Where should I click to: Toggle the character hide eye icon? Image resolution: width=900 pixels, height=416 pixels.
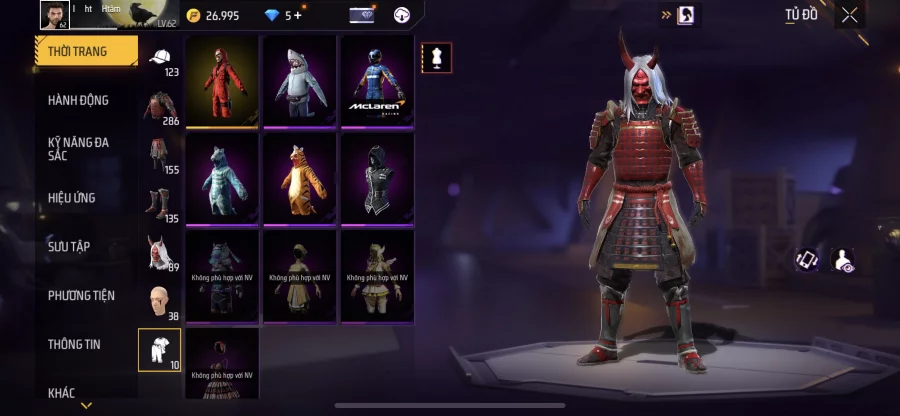[843, 260]
